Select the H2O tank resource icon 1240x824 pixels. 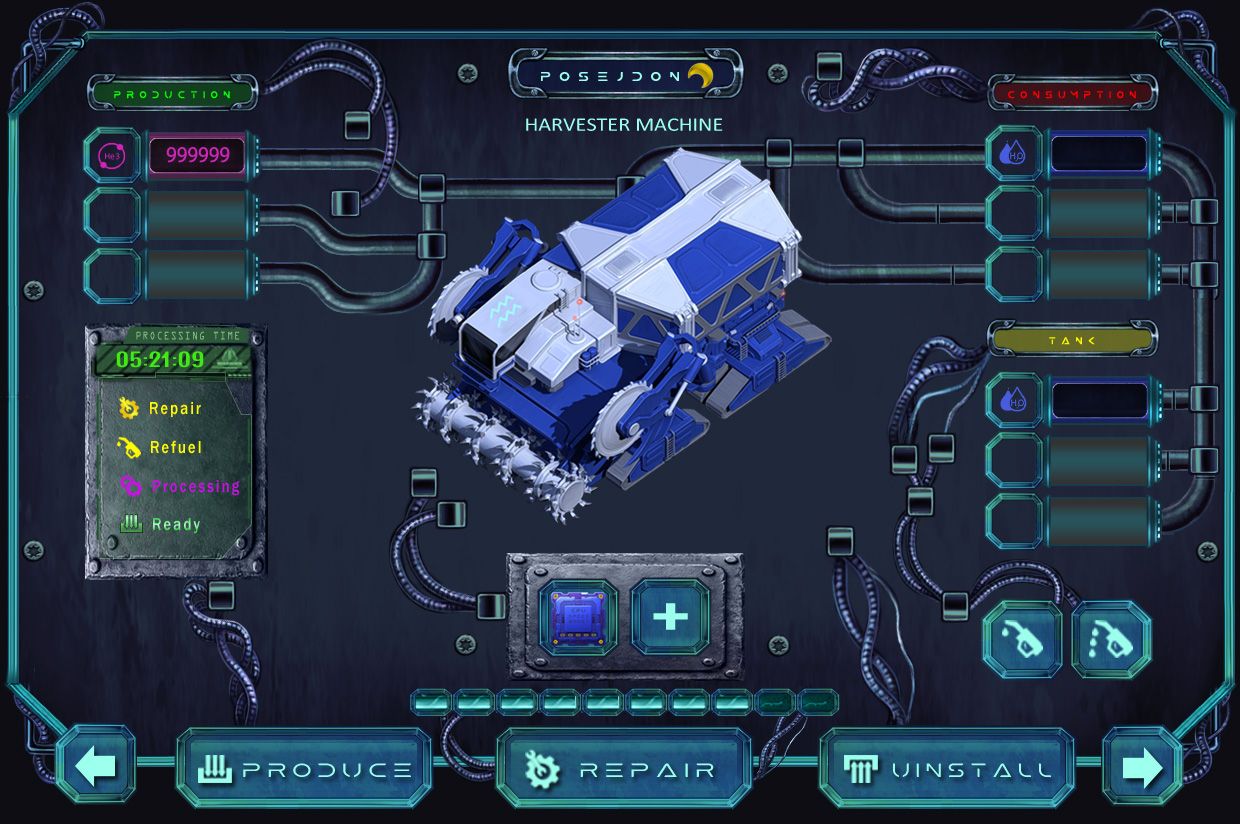pyautogui.click(x=1014, y=400)
